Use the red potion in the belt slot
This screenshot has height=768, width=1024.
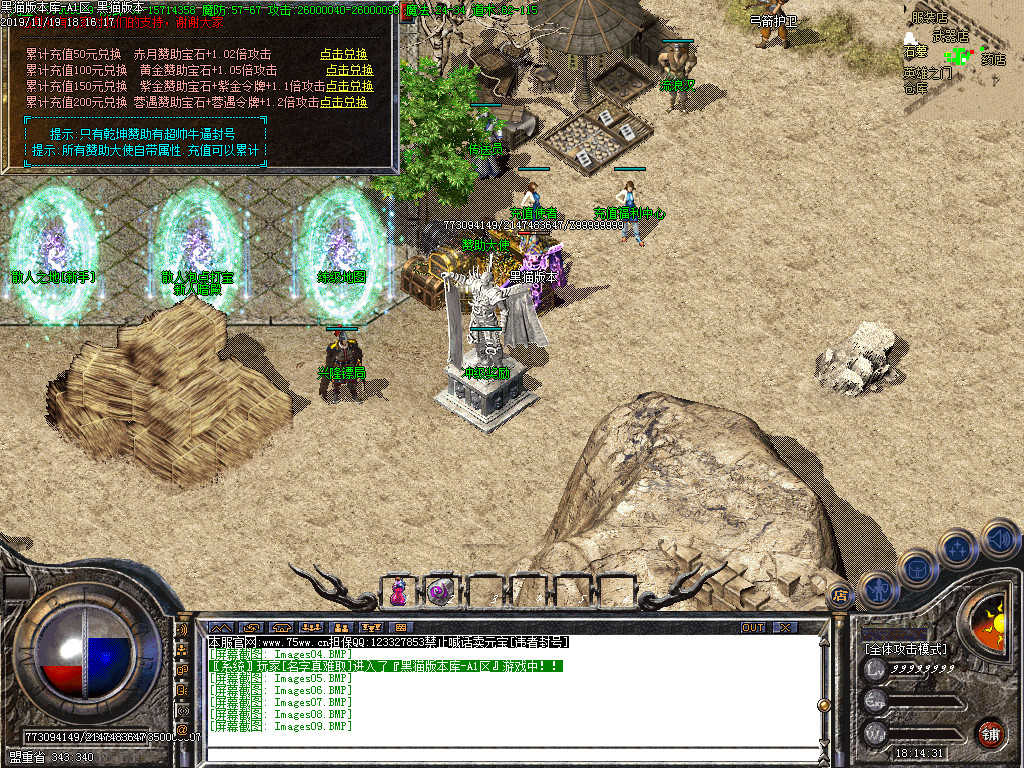point(398,591)
